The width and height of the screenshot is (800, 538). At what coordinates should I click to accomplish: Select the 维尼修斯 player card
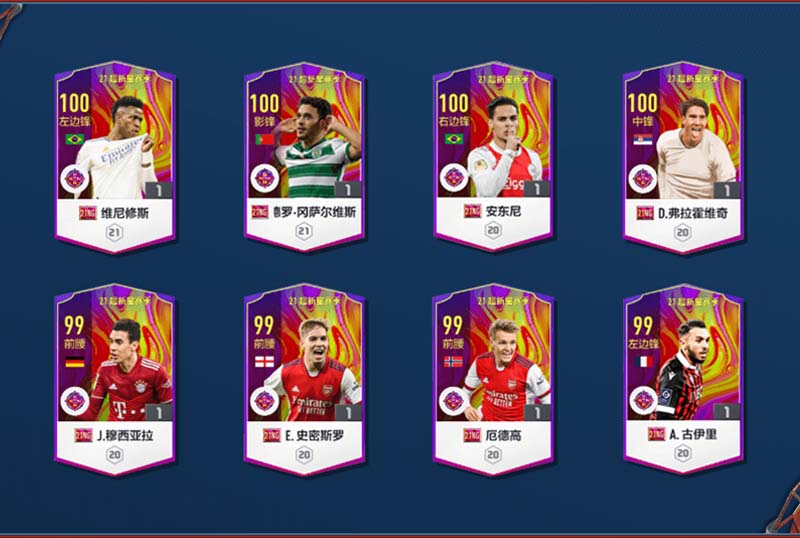(115, 157)
